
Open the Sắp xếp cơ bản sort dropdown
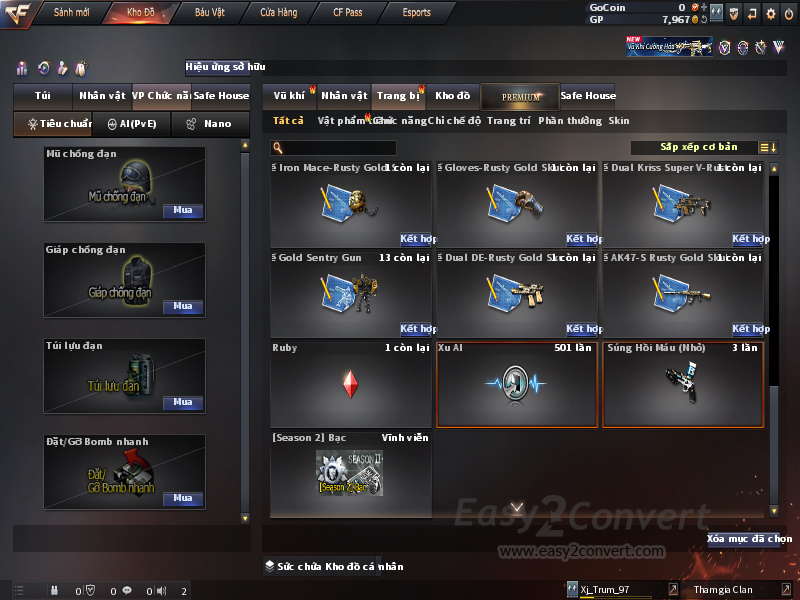coord(698,147)
